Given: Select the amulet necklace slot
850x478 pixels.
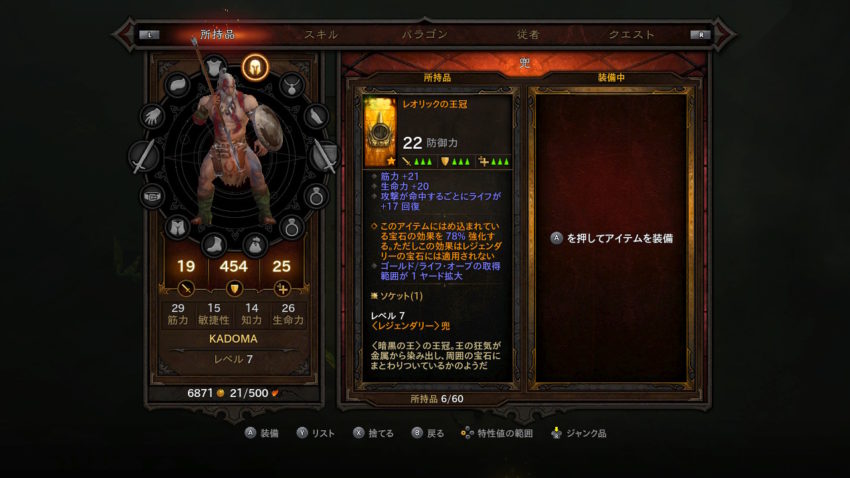Looking at the screenshot, I should (x=291, y=84).
